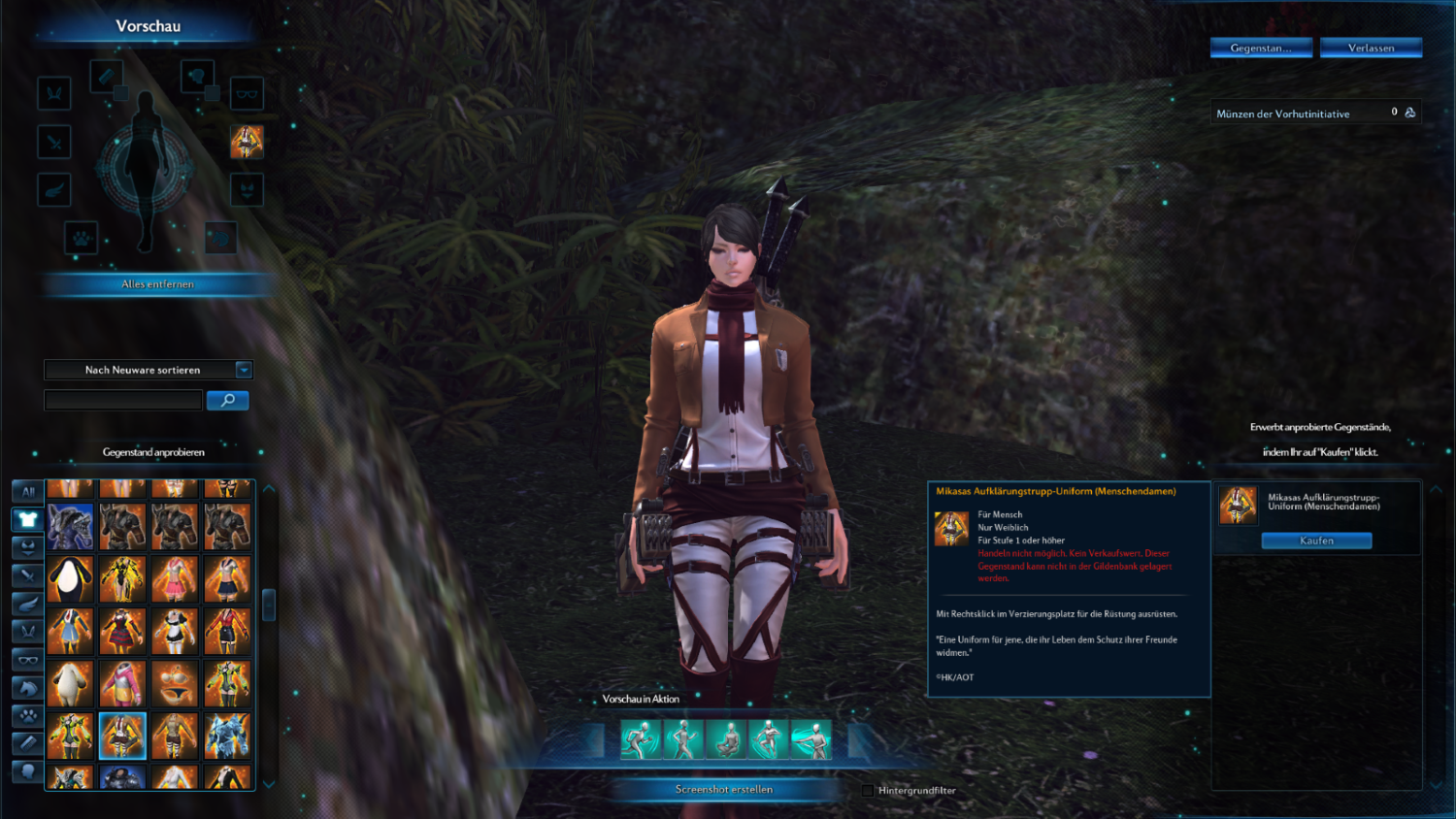1456x819 pixels.
Task: Try on the blue ice armor costume
Action: pyautogui.click(x=227, y=736)
